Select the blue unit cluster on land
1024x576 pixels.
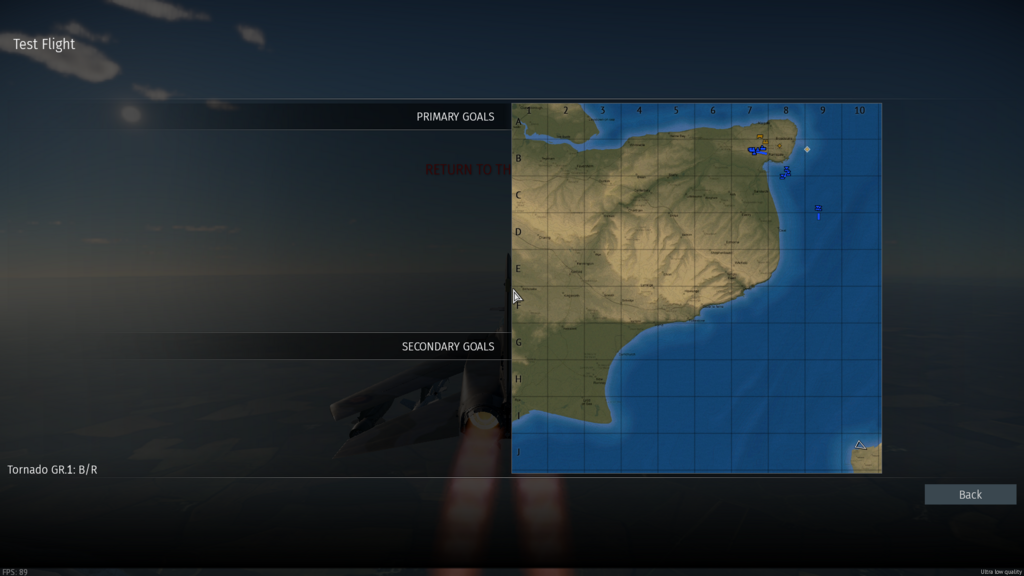(756, 150)
